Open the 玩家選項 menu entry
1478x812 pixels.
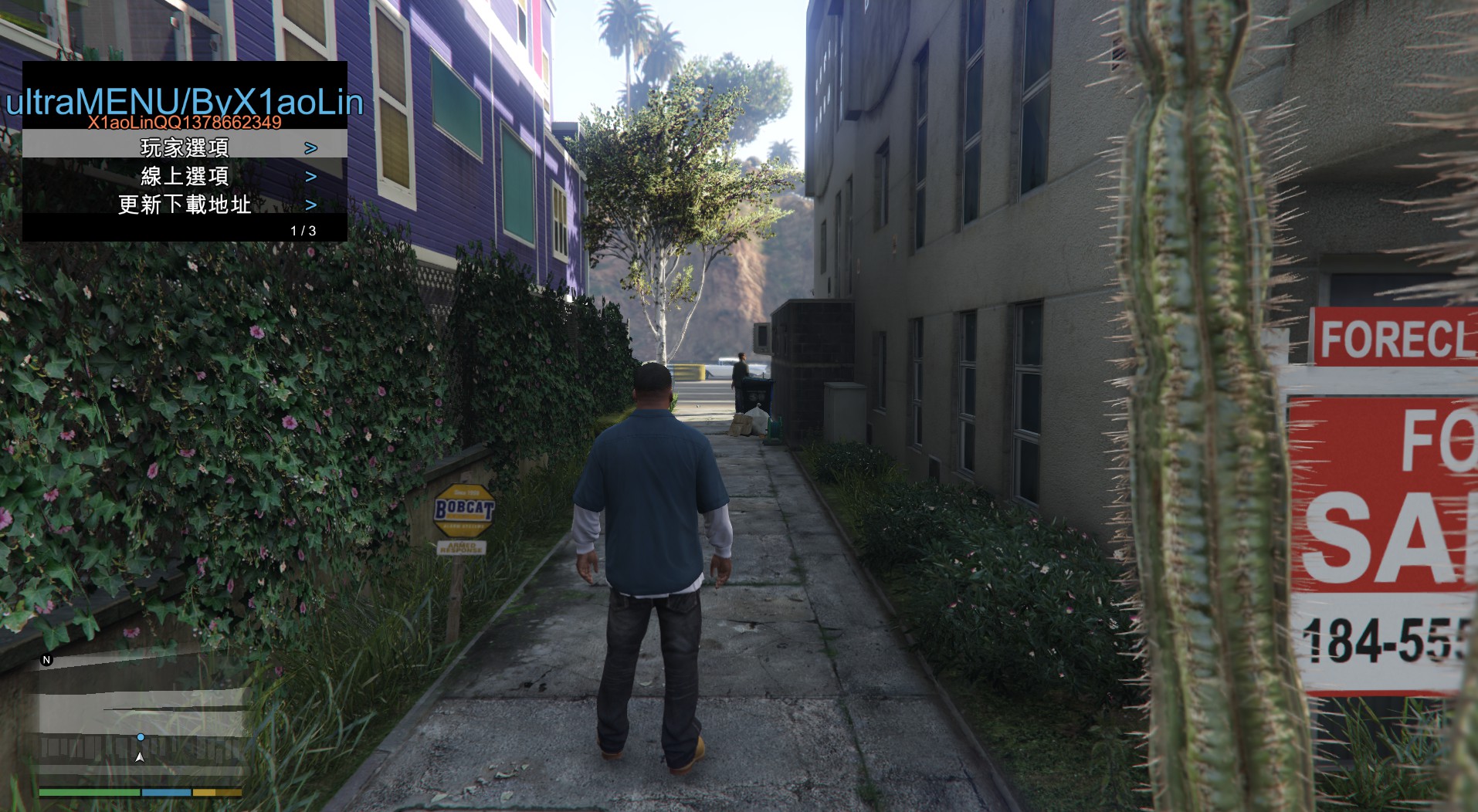click(x=185, y=147)
